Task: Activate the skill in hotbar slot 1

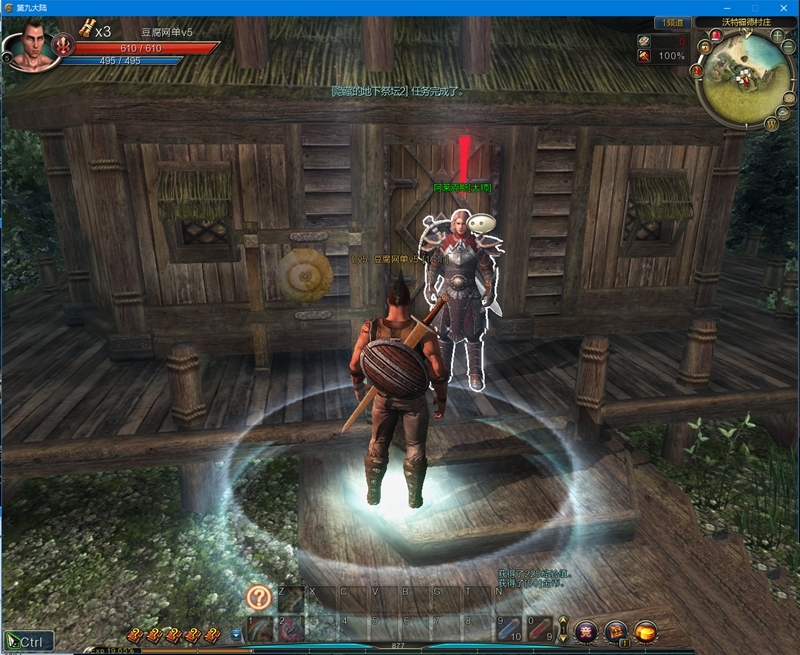Action: click(260, 629)
